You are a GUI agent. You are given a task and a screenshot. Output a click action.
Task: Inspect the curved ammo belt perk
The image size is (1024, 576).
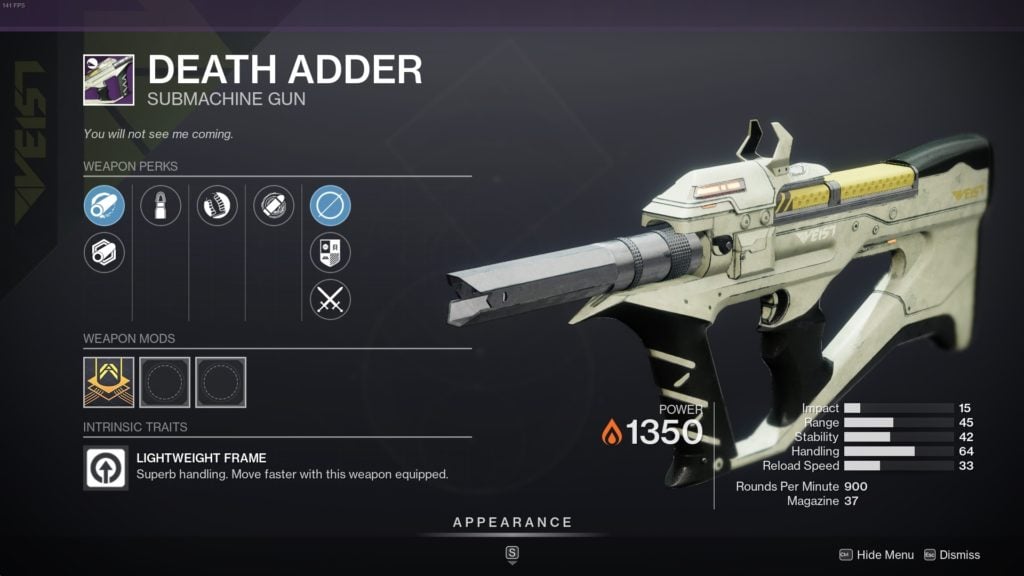[x=217, y=206]
